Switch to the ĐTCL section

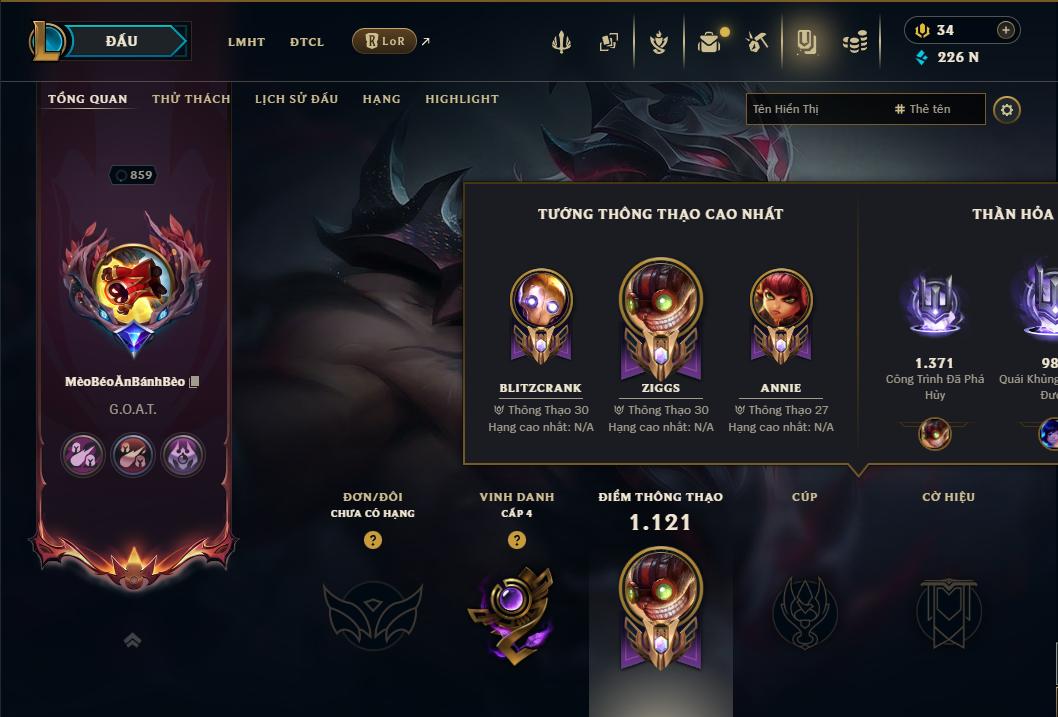click(x=307, y=42)
